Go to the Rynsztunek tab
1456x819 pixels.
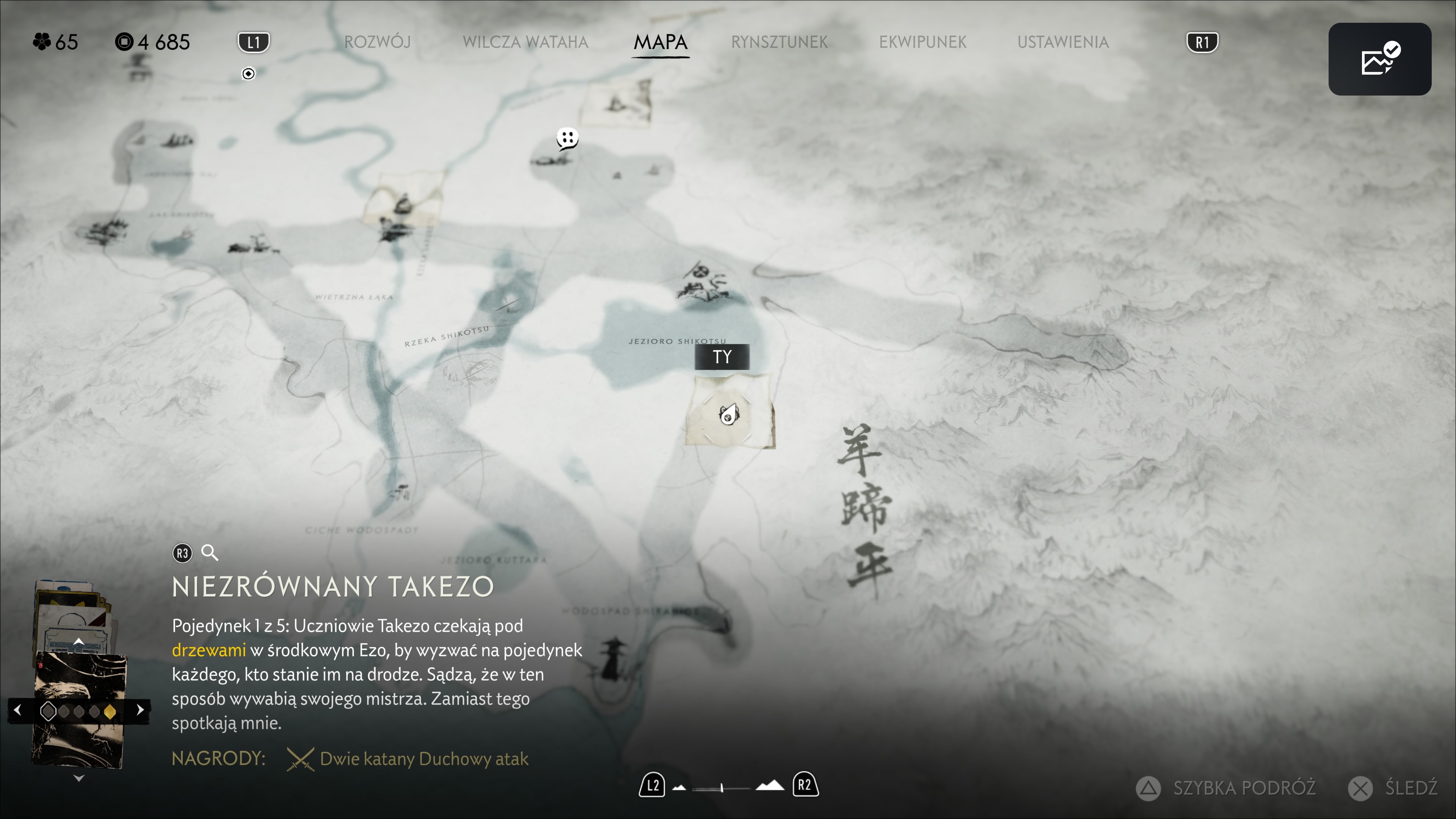(x=779, y=42)
